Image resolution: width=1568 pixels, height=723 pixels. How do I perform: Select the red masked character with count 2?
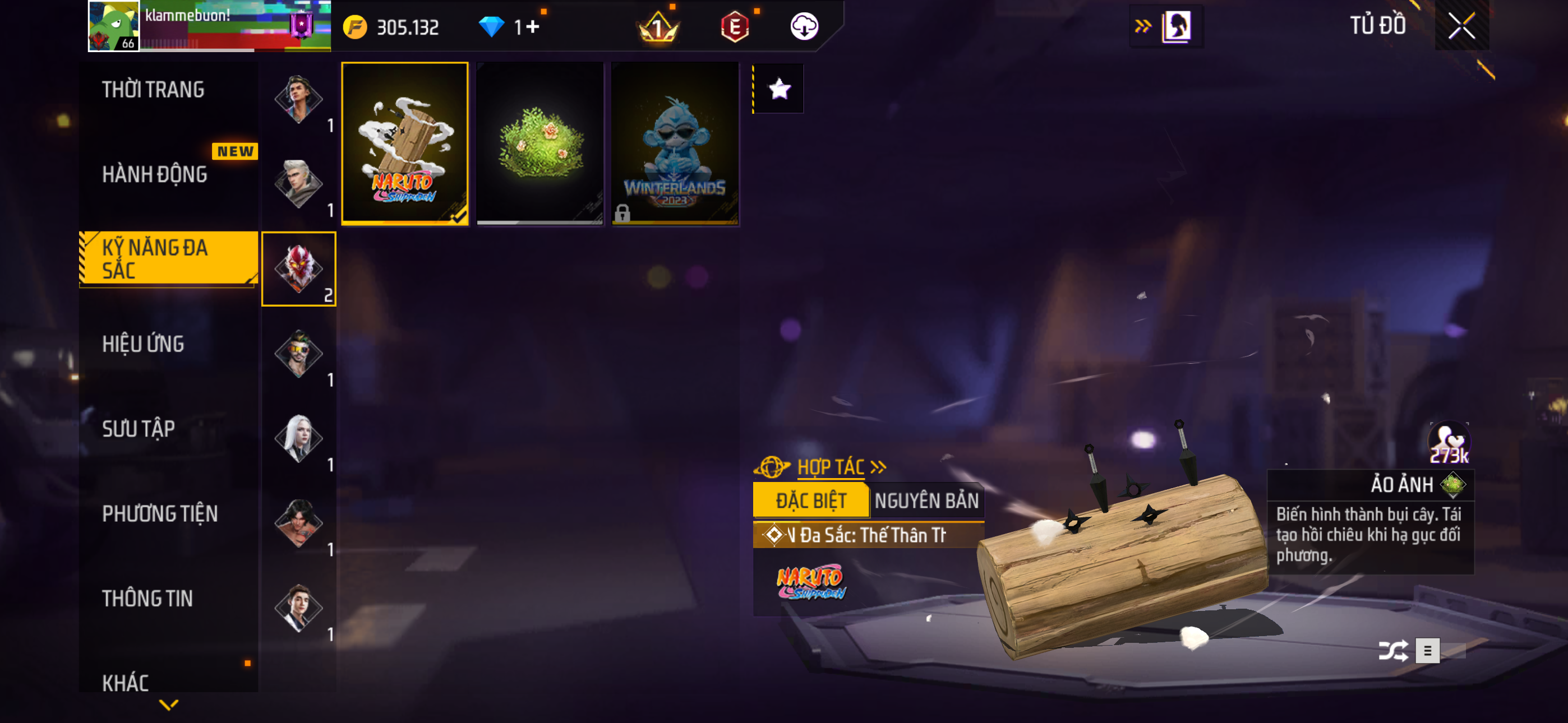point(299,269)
